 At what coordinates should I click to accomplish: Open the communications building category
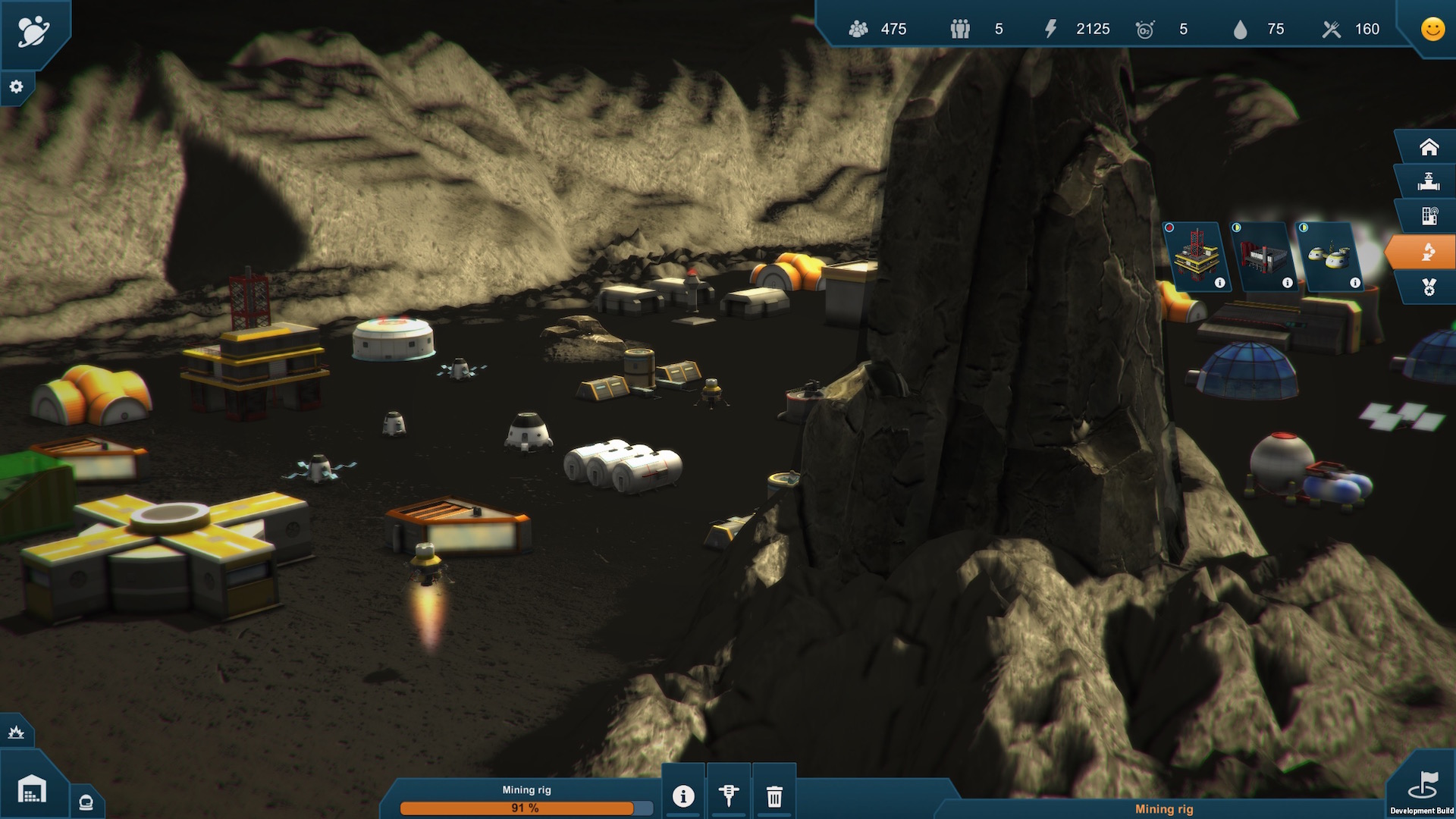click(x=1429, y=216)
